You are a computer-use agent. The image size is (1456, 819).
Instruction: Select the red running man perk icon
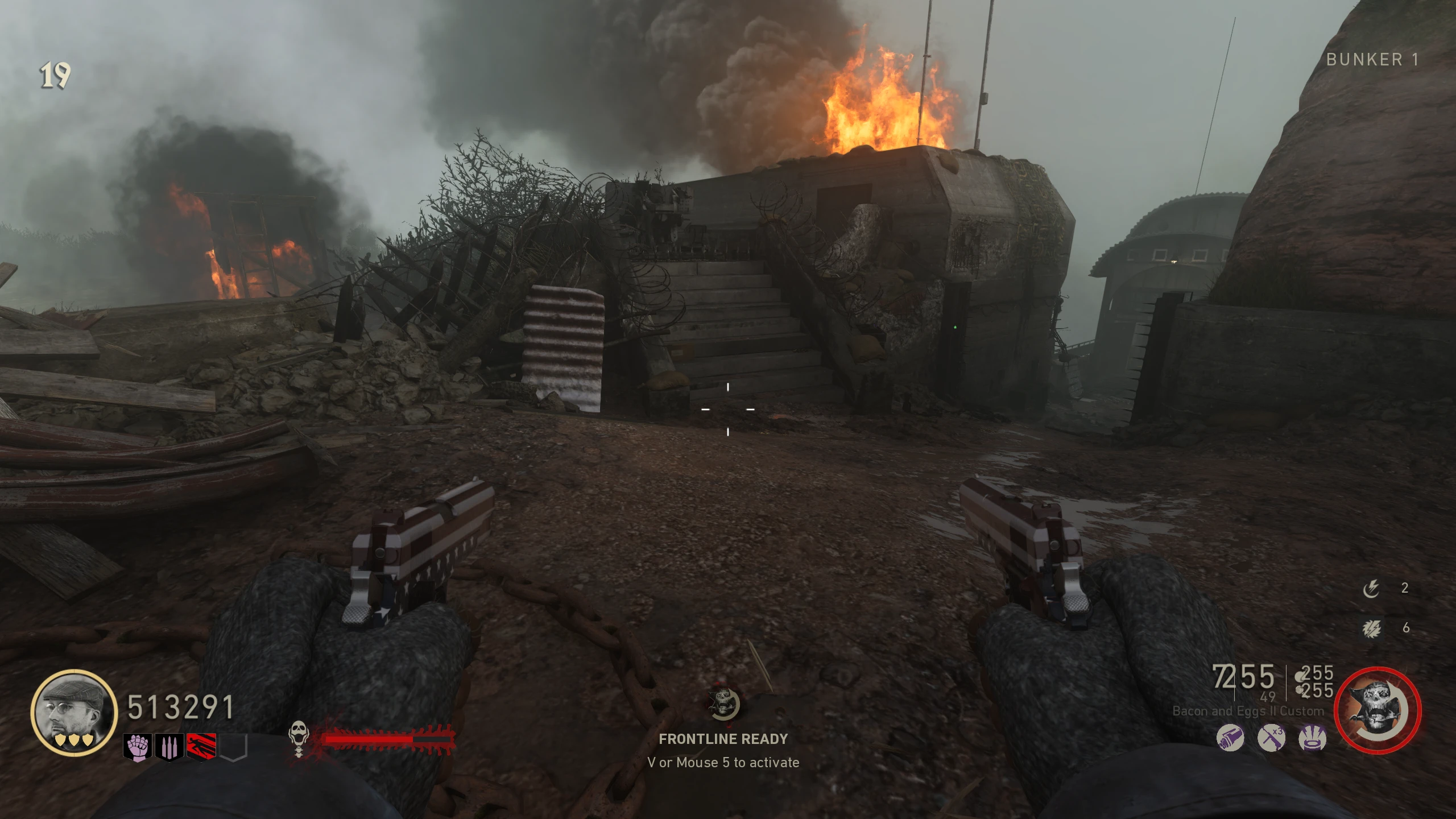pos(201,747)
